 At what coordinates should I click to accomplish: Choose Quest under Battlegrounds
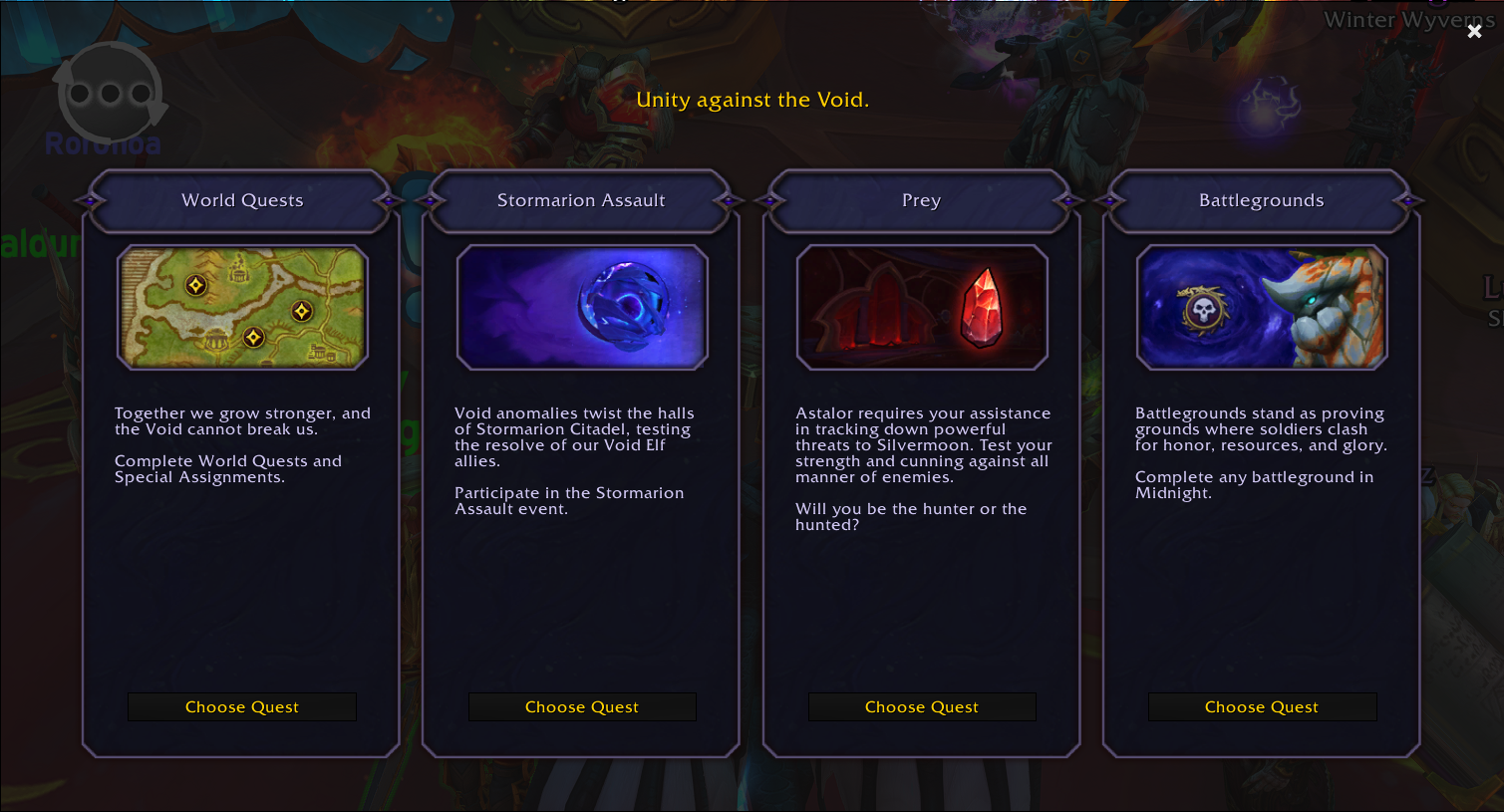point(1262,706)
